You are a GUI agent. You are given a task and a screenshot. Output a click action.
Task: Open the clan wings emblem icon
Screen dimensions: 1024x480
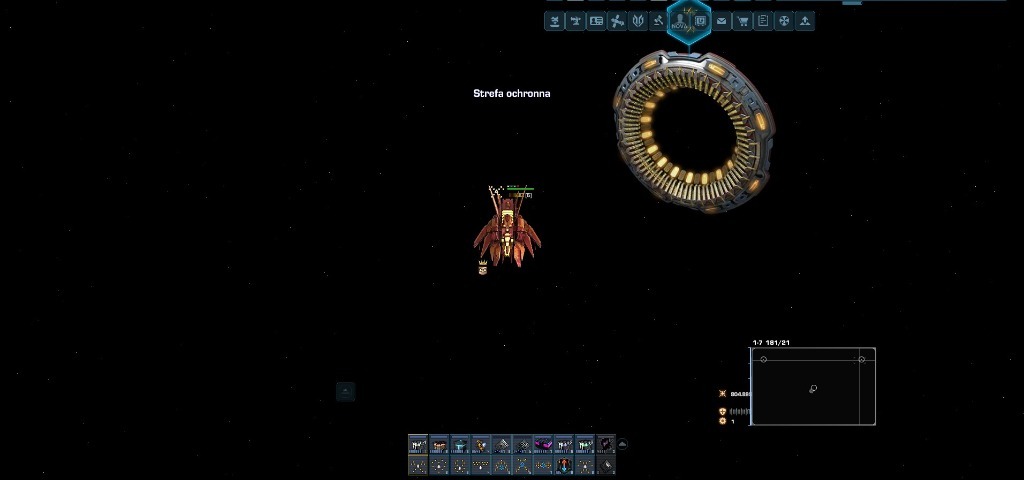(x=637, y=21)
